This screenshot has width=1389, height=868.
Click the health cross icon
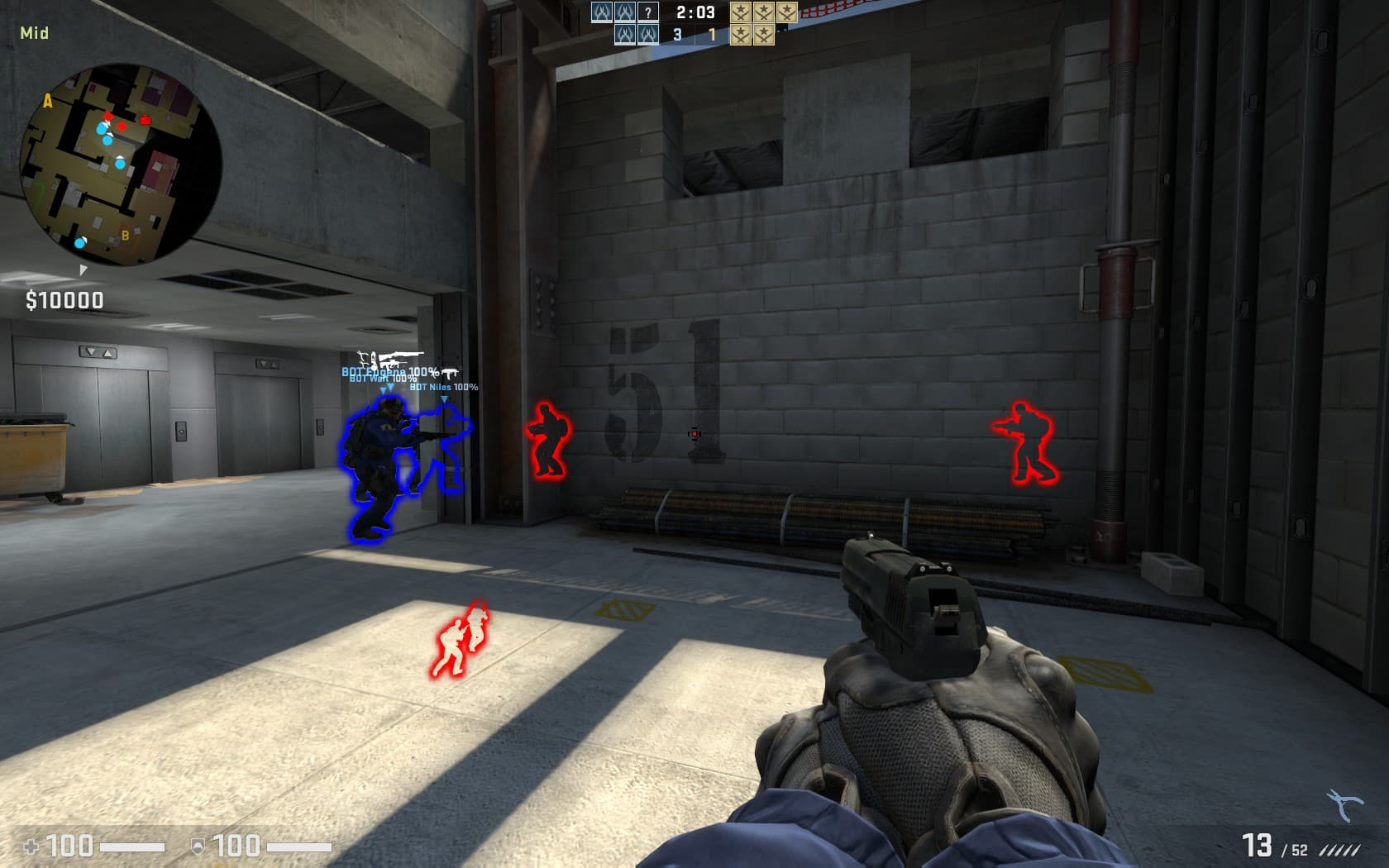33,847
